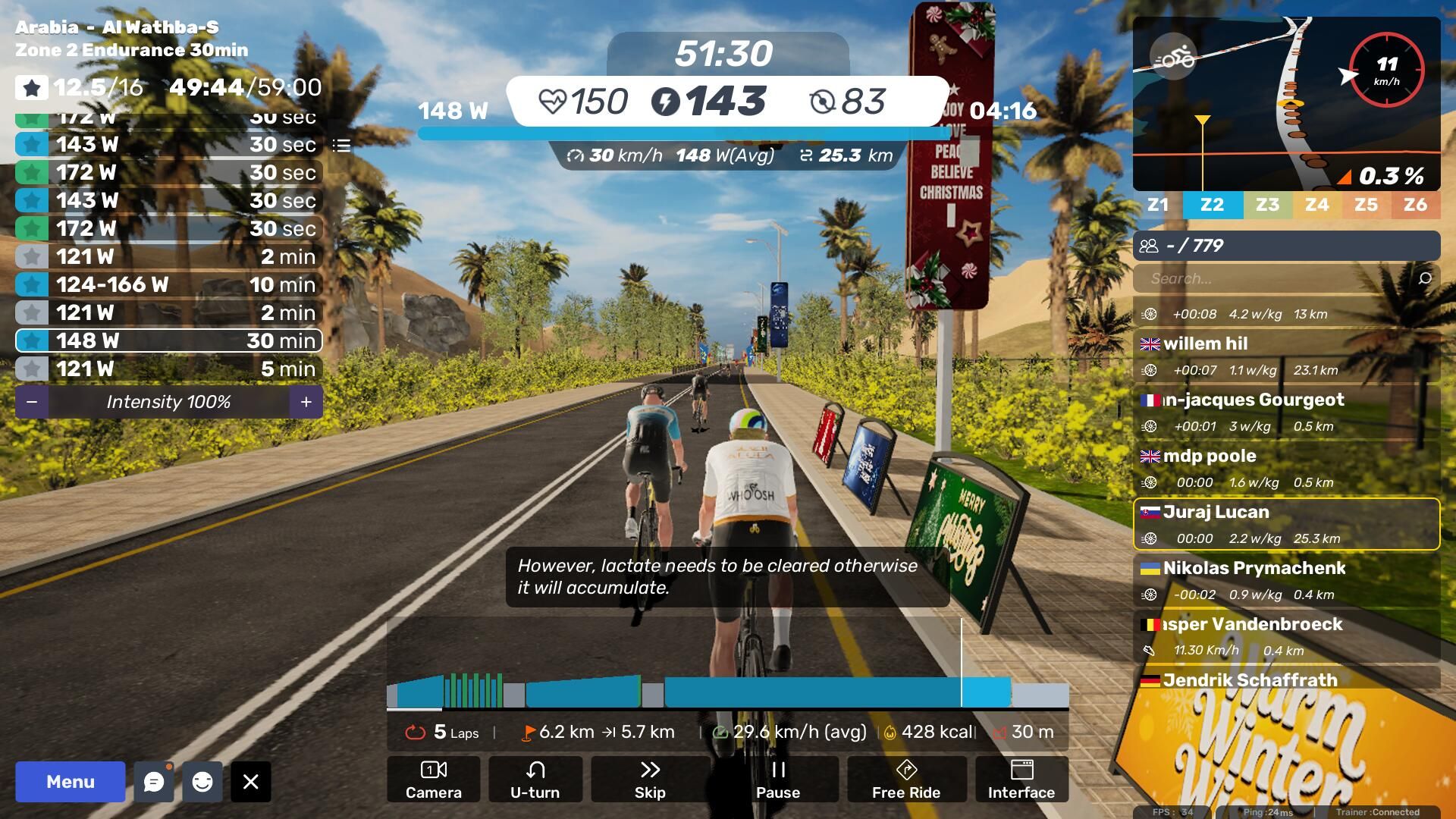Image resolution: width=1456 pixels, height=819 pixels.
Task: Toggle the workout list icon
Action: pyautogui.click(x=341, y=145)
